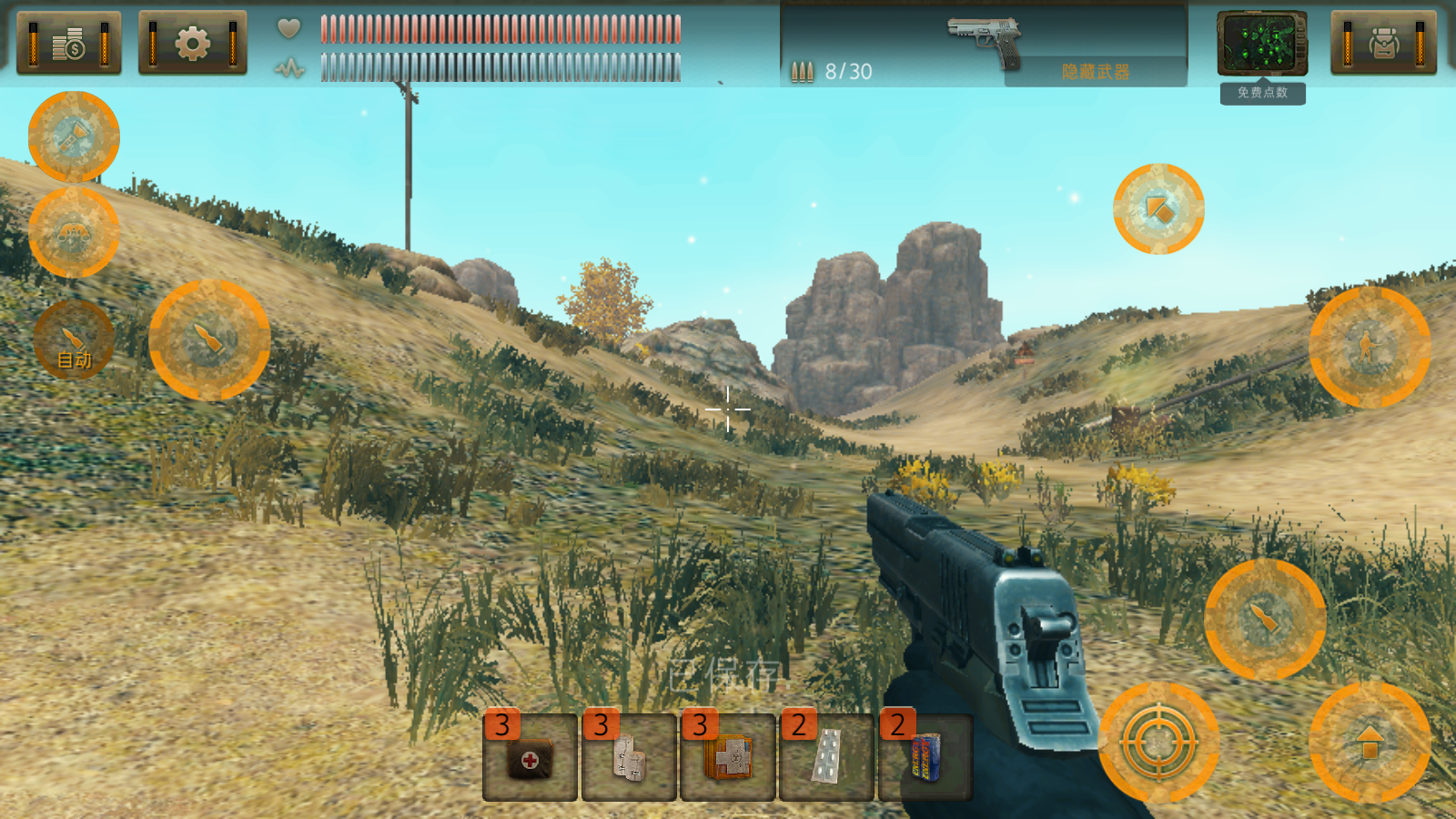Image resolution: width=1456 pixels, height=819 pixels.
Task: Tap the bullet button above the crosshair button
Action: (1264, 619)
